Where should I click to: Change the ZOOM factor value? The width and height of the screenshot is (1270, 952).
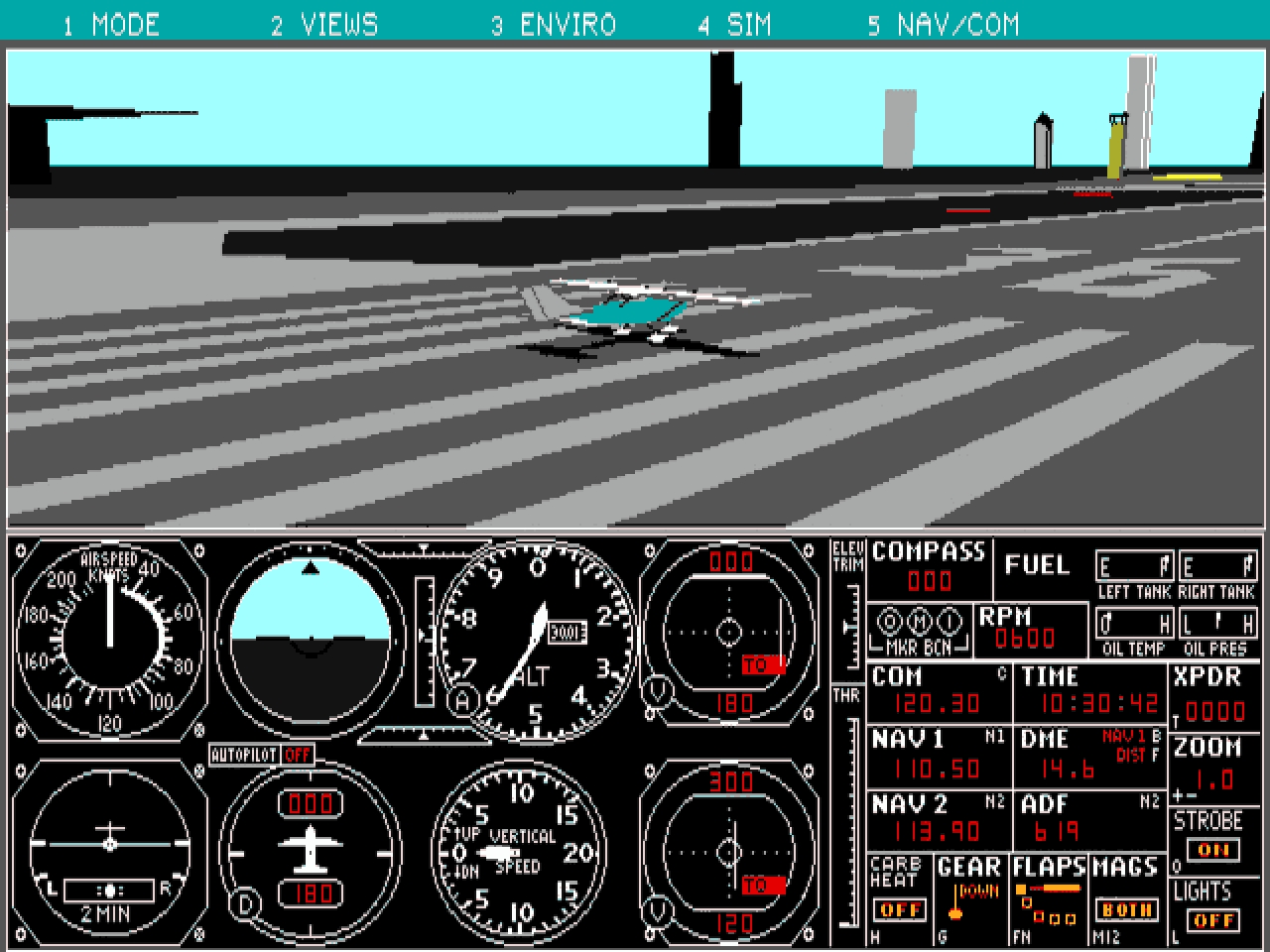[x=1212, y=778]
